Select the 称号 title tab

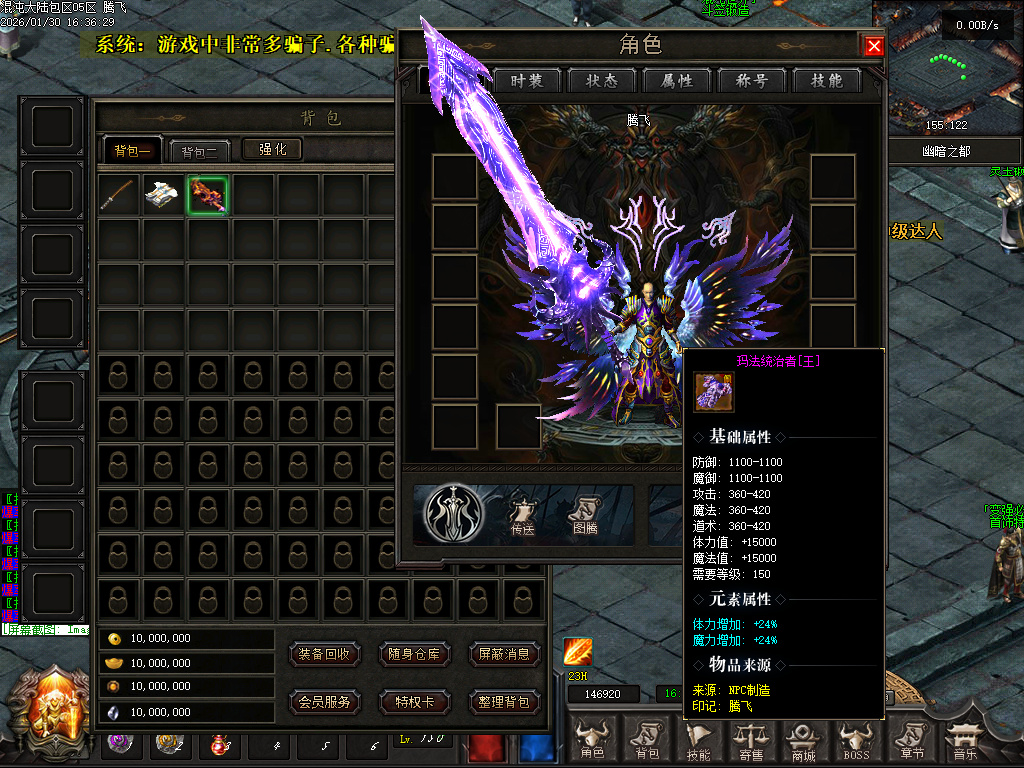(x=752, y=81)
